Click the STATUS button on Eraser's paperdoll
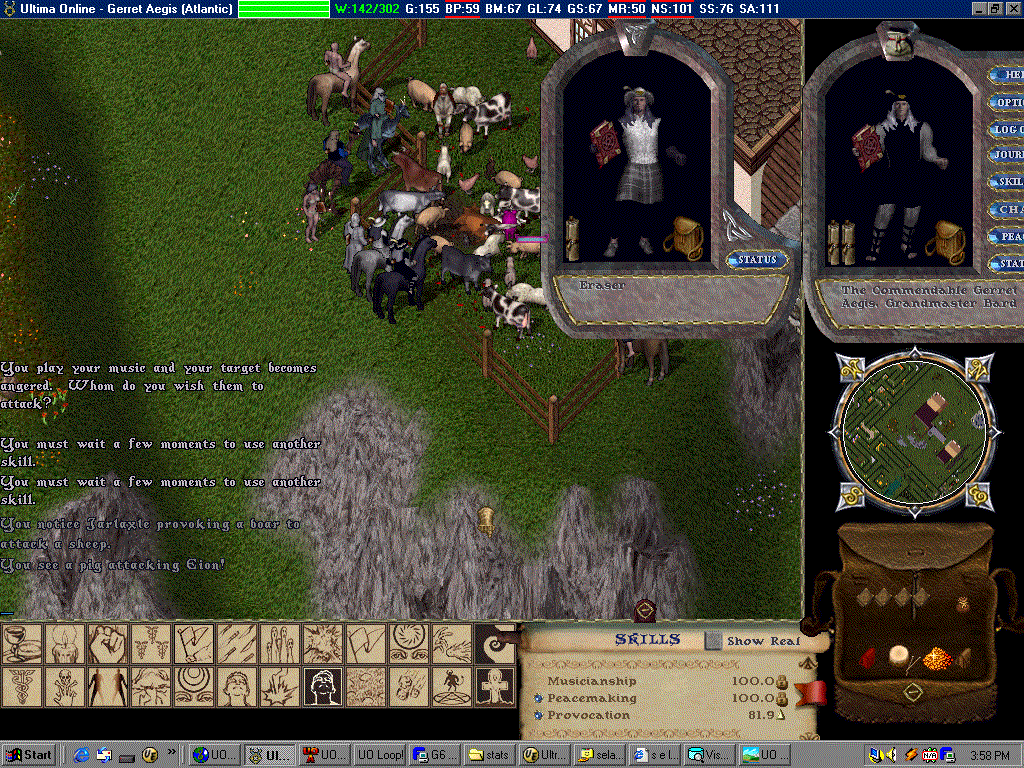Viewport: 1024px width, 768px height. click(x=757, y=260)
